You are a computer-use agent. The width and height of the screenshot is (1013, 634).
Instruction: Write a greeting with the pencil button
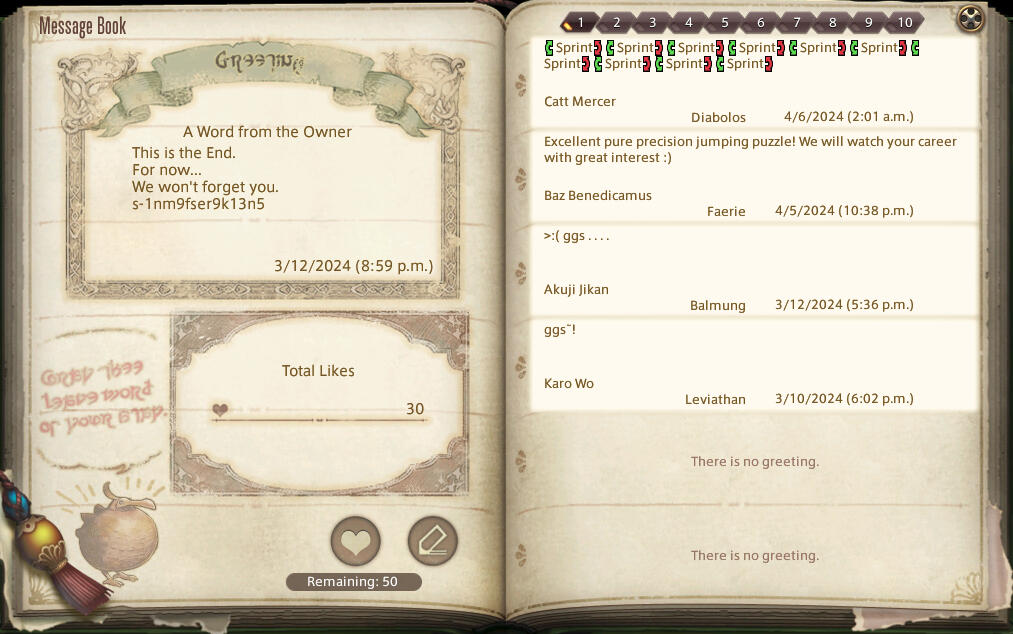[432, 542]
